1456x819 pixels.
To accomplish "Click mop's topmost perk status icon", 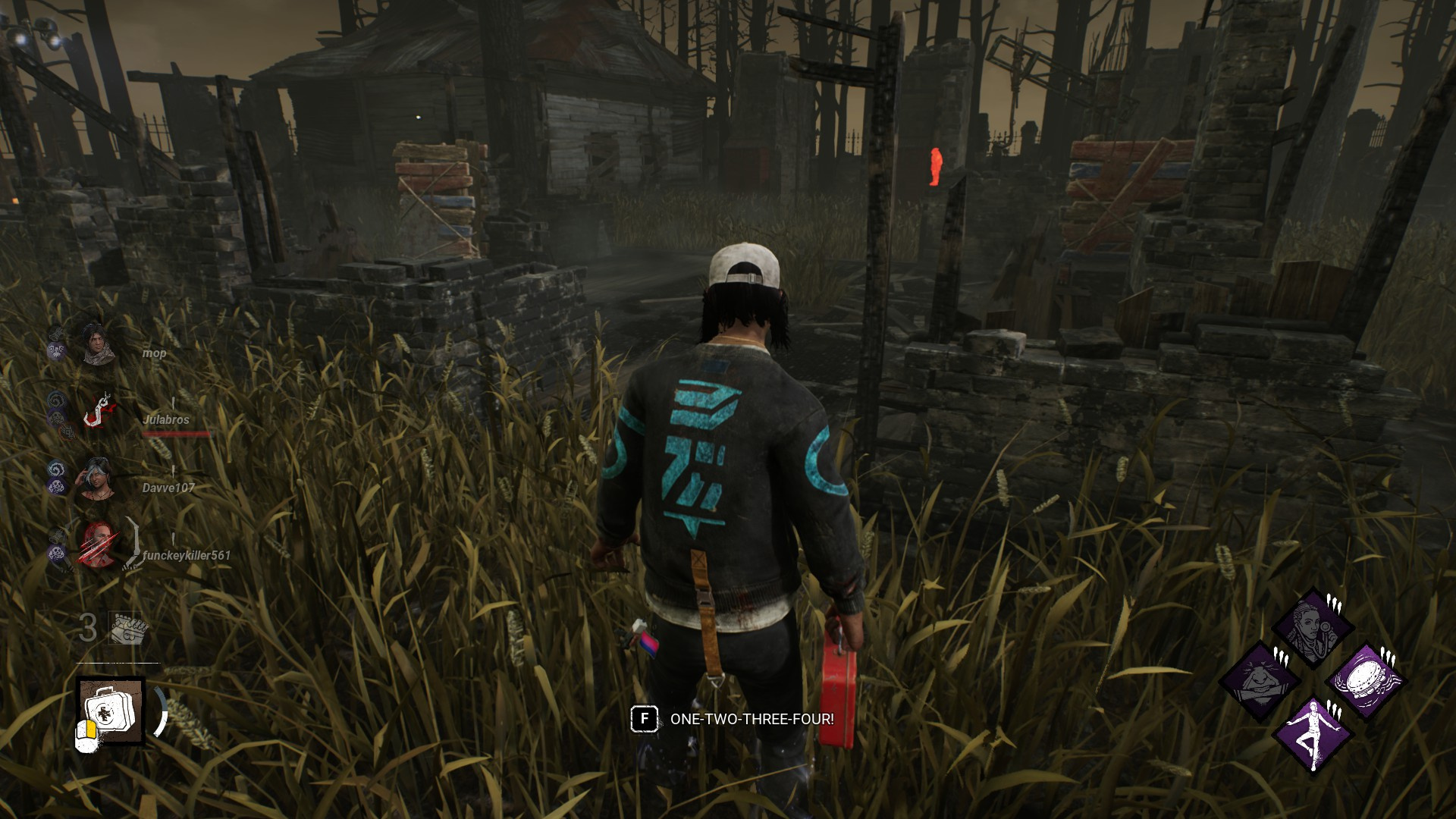I will click(56, 333).
